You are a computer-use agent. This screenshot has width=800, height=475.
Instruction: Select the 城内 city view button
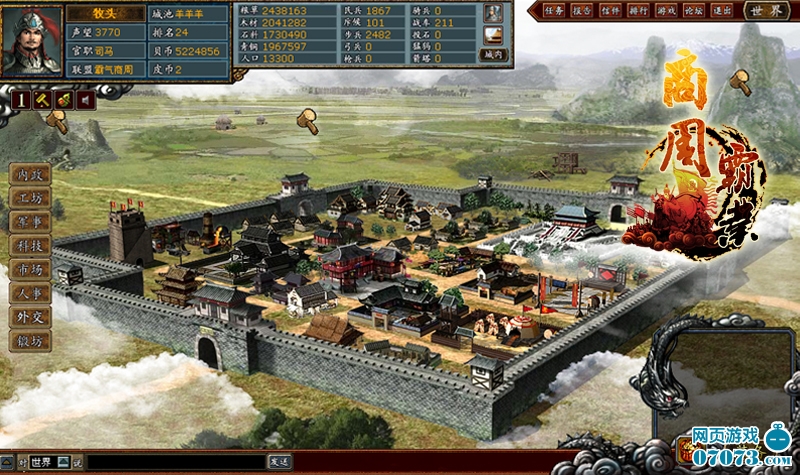coord(493,55)
